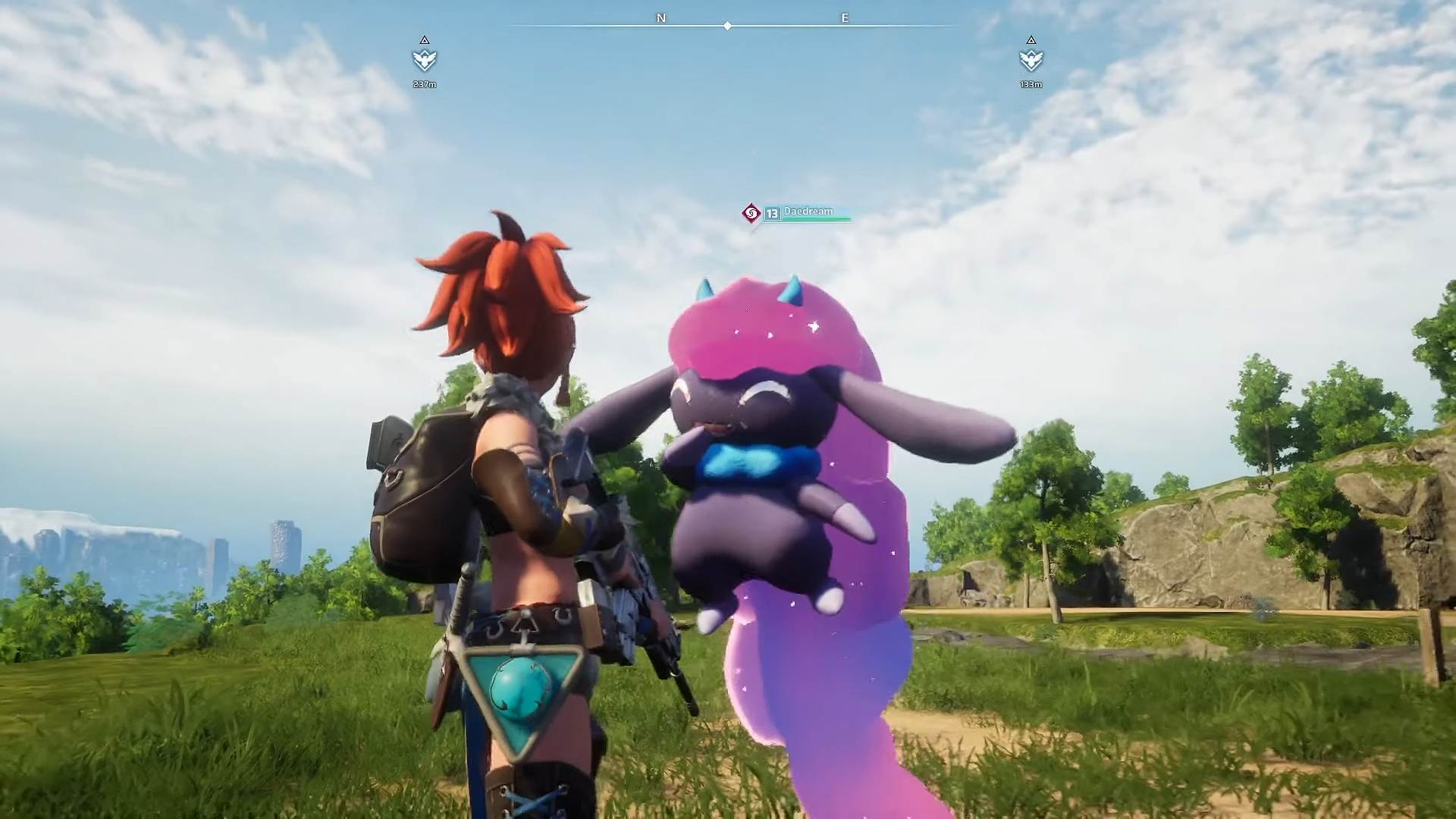Screen dimensions: 1456x819
Task: Click the dark element icon beside Daedream's nameplate
Action: [x=751, y=214]
